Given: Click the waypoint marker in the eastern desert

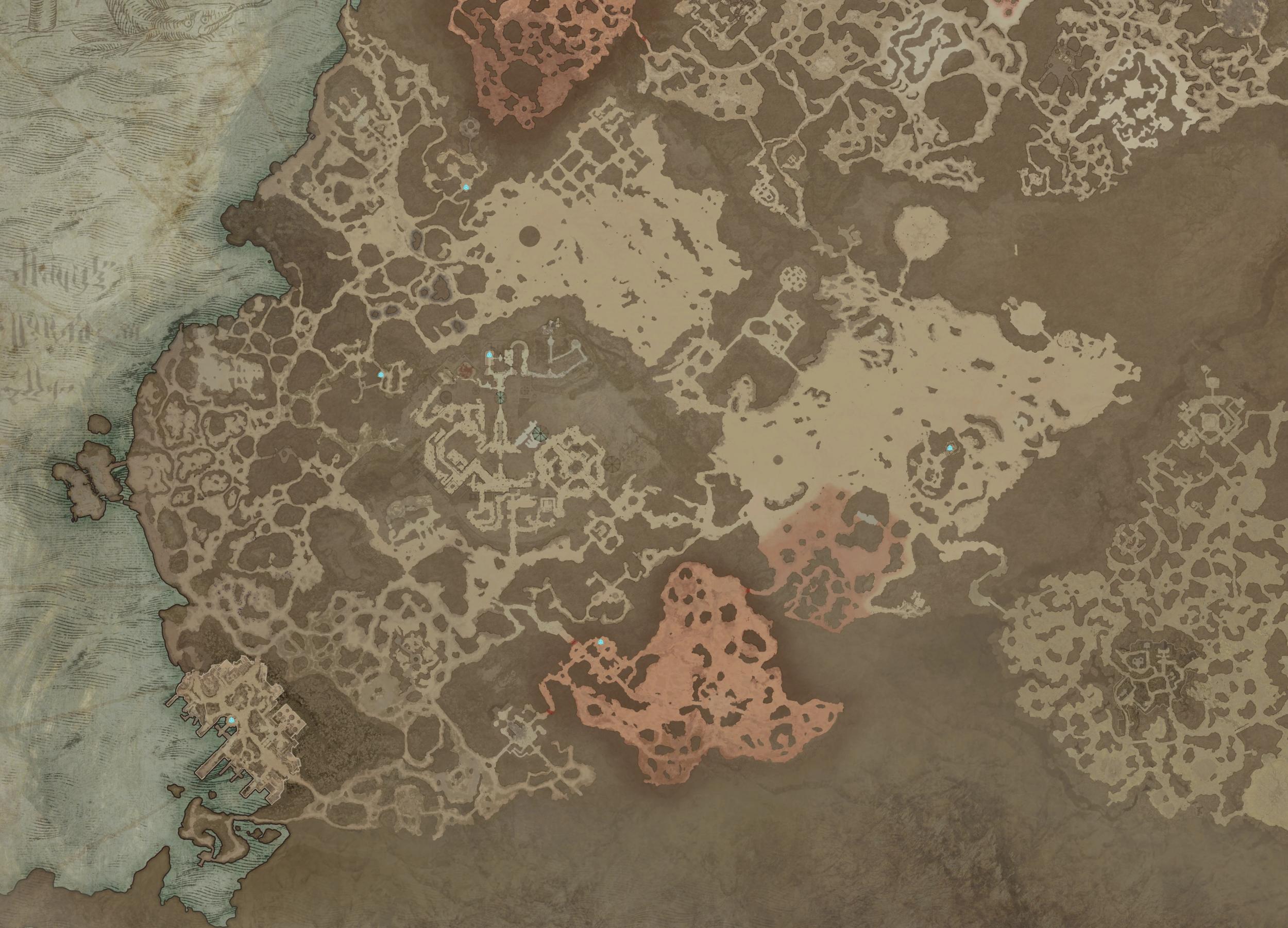Looking at the screenshot, I should pos(950,449).
